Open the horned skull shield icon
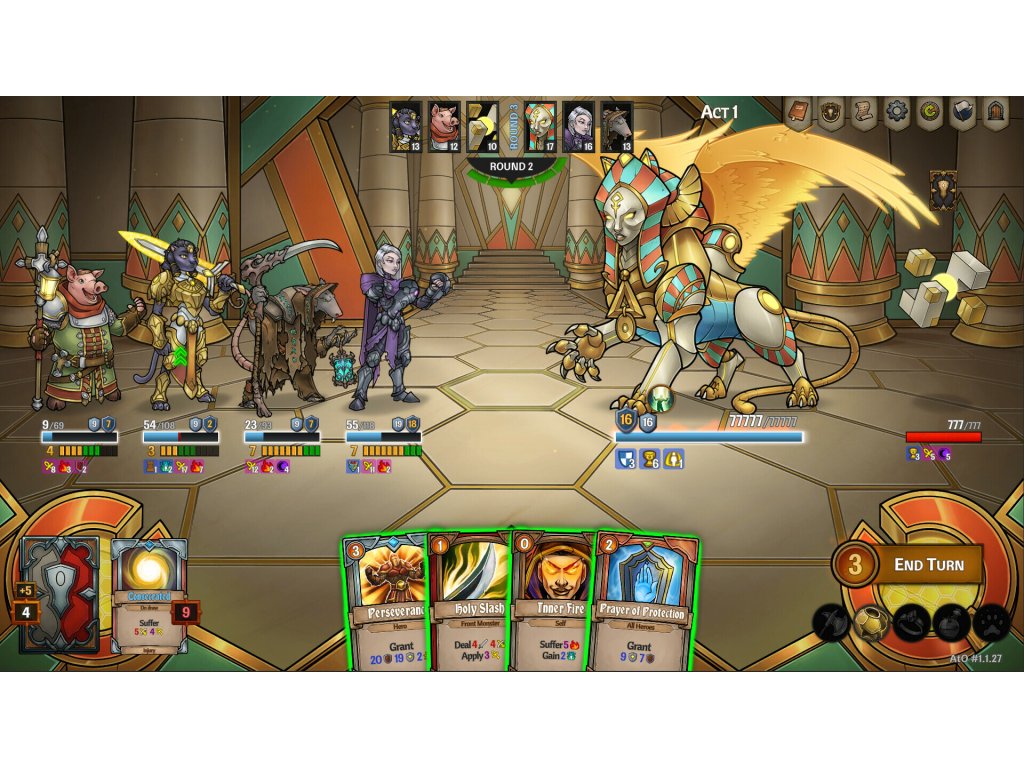 coord(831,113)
